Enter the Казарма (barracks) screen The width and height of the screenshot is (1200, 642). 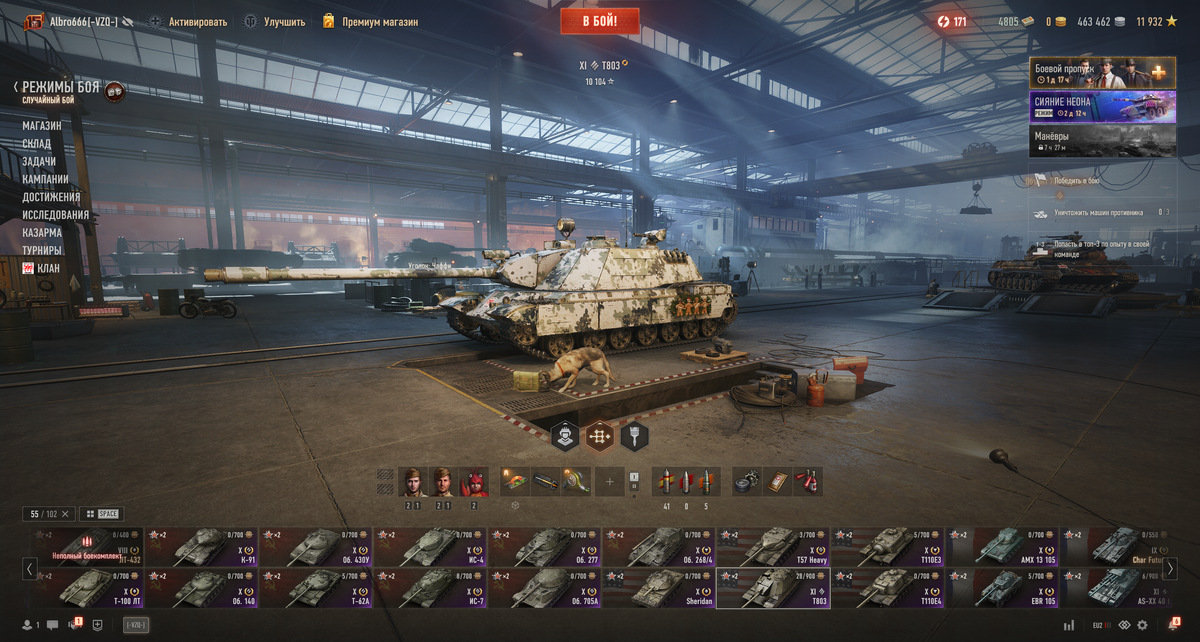click(42, 233)
